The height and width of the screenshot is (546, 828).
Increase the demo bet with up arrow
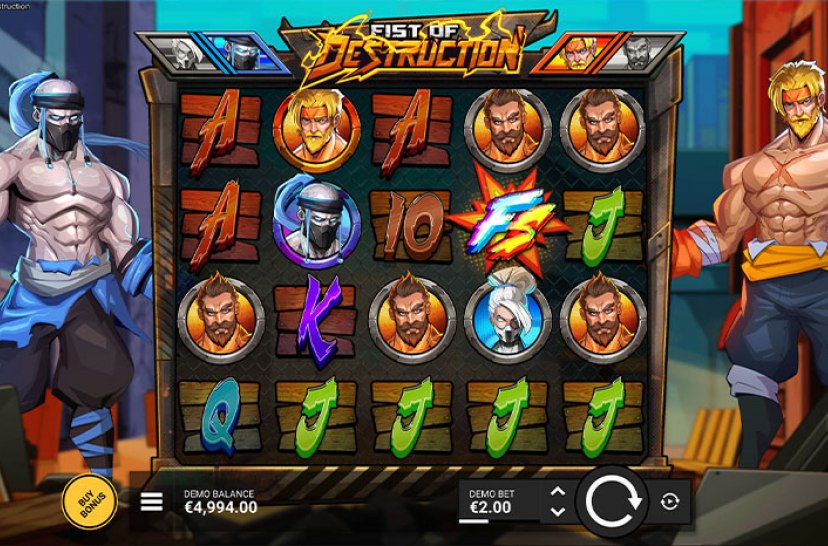(558, 492)
